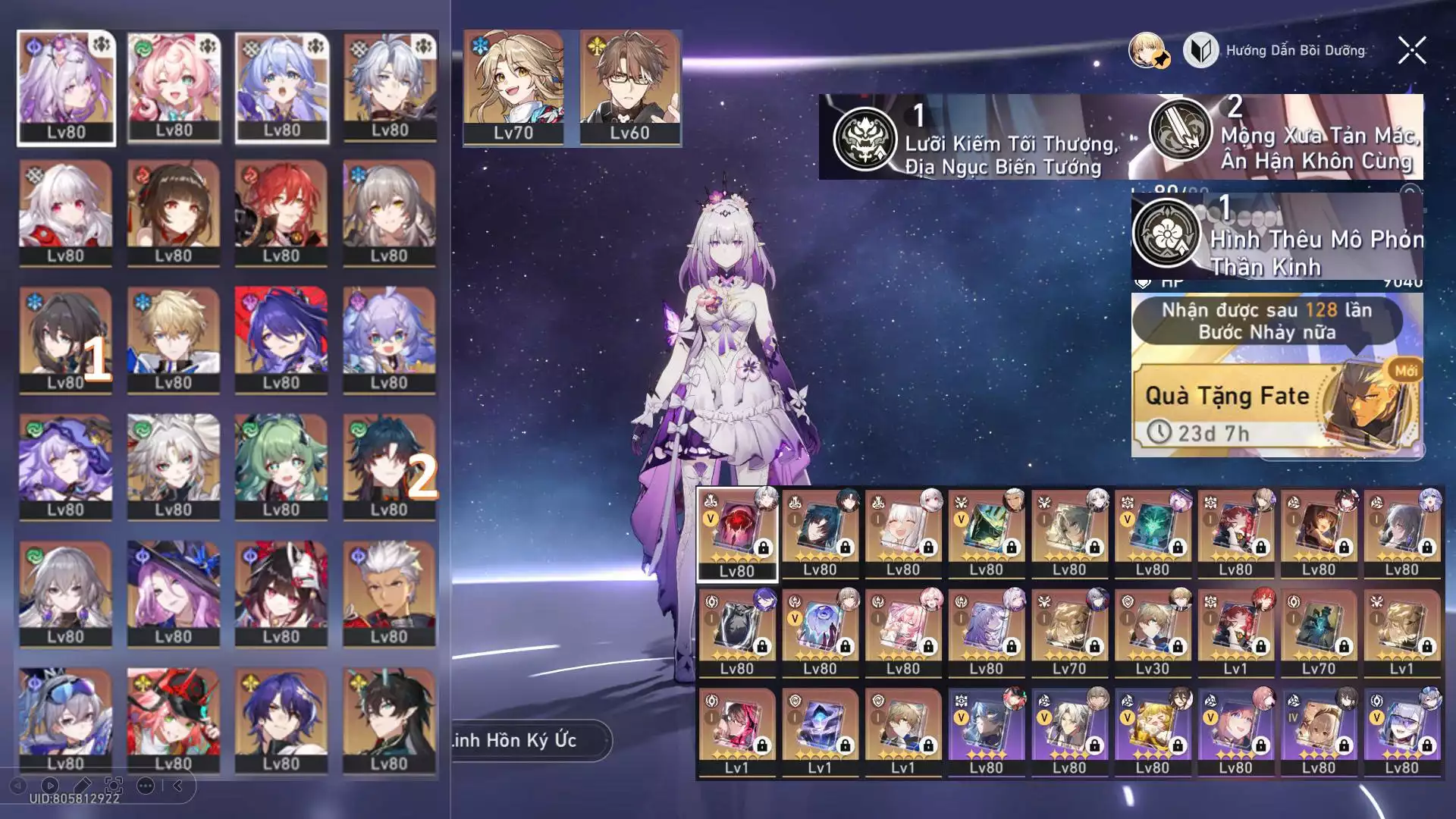Select the black-haired character marked with 1

(x=66, y=340)
